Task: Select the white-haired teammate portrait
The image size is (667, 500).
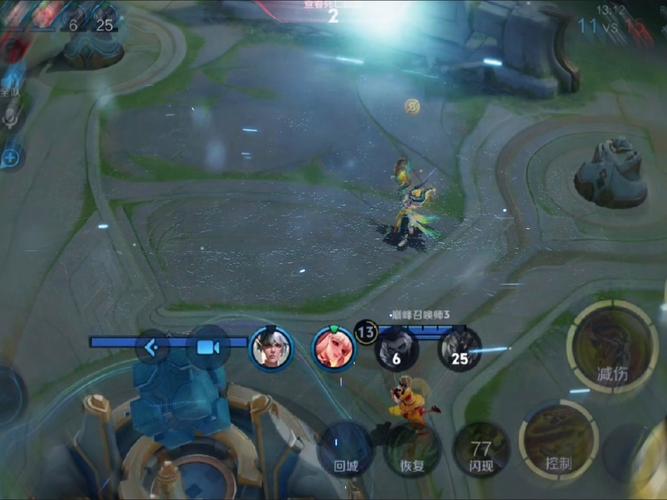Action: (270, 347)
